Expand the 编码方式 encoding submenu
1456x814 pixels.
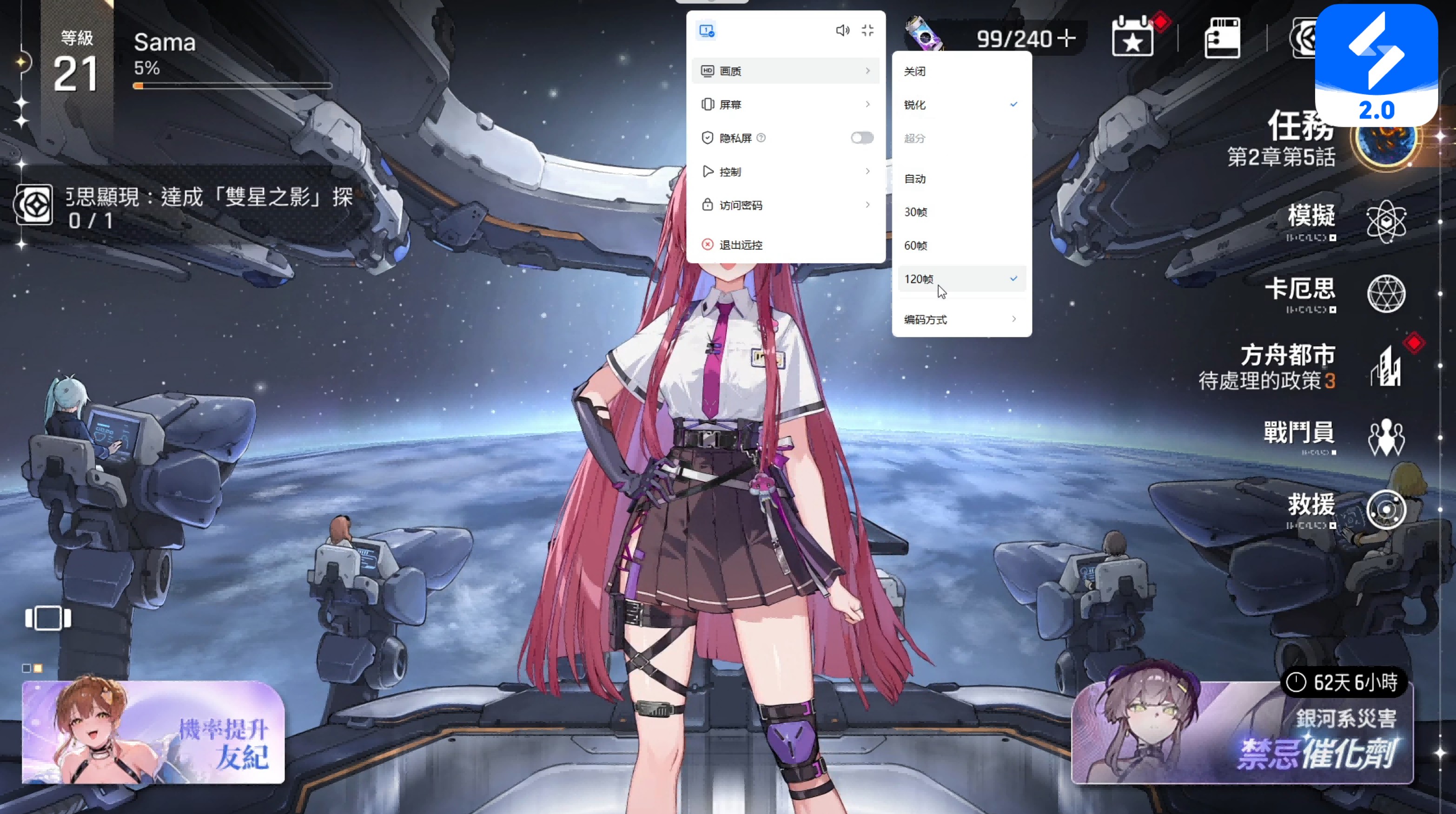(961, 320)
